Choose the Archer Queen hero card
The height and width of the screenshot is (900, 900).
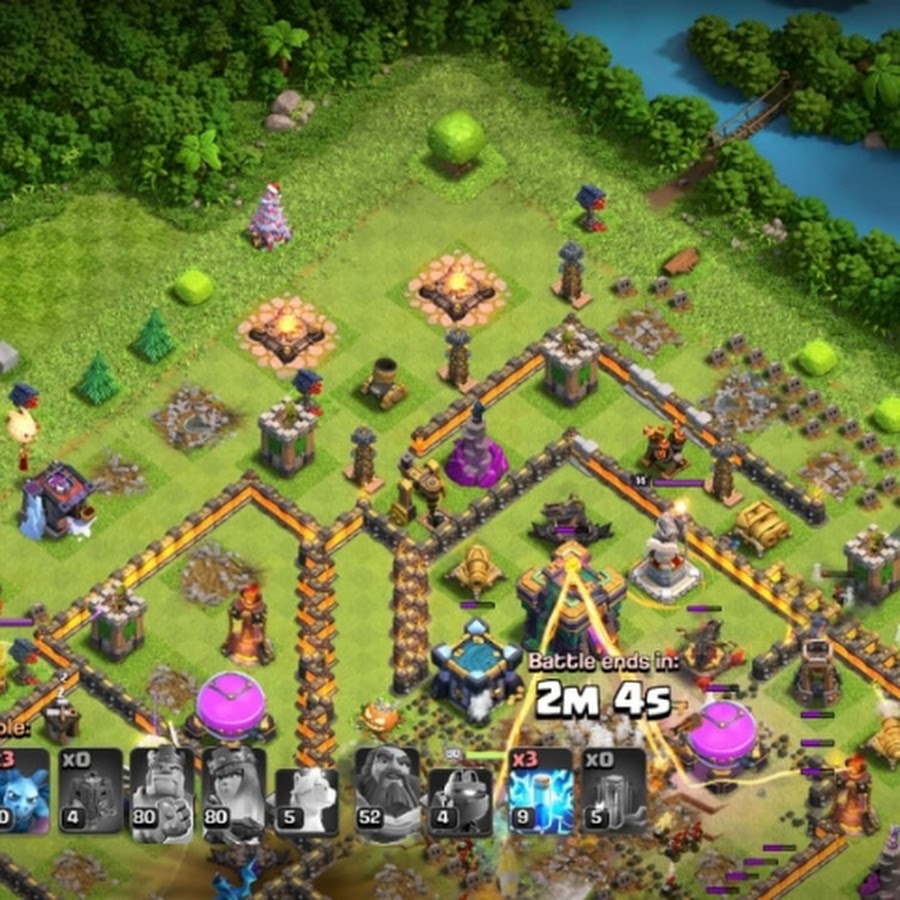pos(233,790)
